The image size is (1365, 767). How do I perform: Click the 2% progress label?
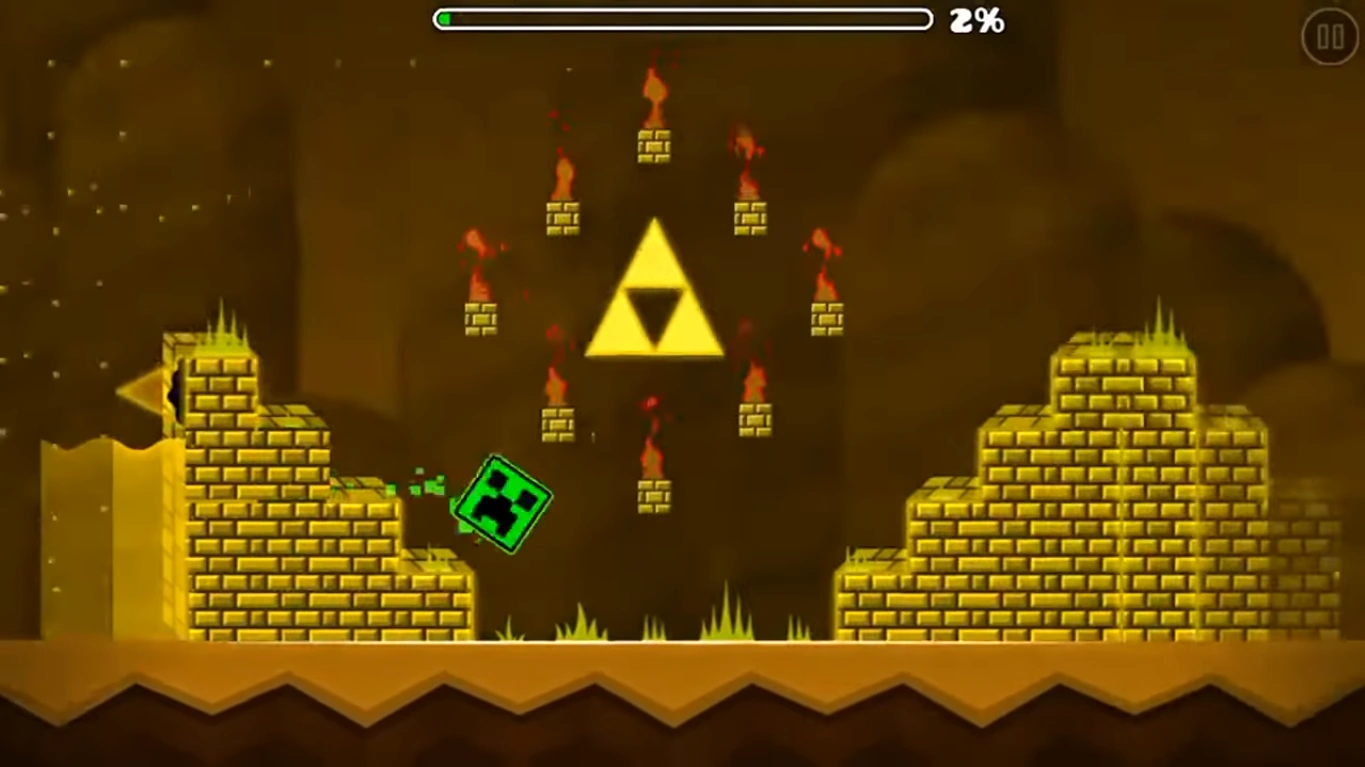pos(977,20)
